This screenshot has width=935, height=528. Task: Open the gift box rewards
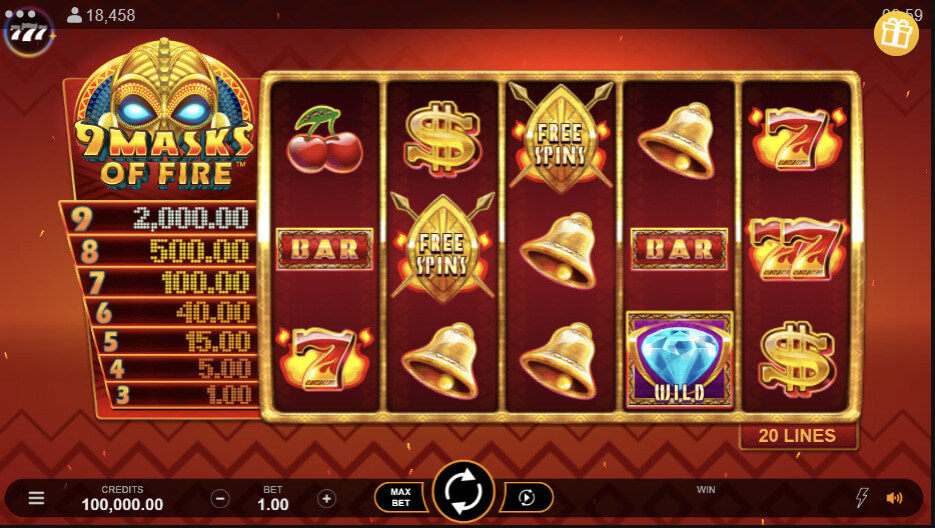click(x=896, y=35)
